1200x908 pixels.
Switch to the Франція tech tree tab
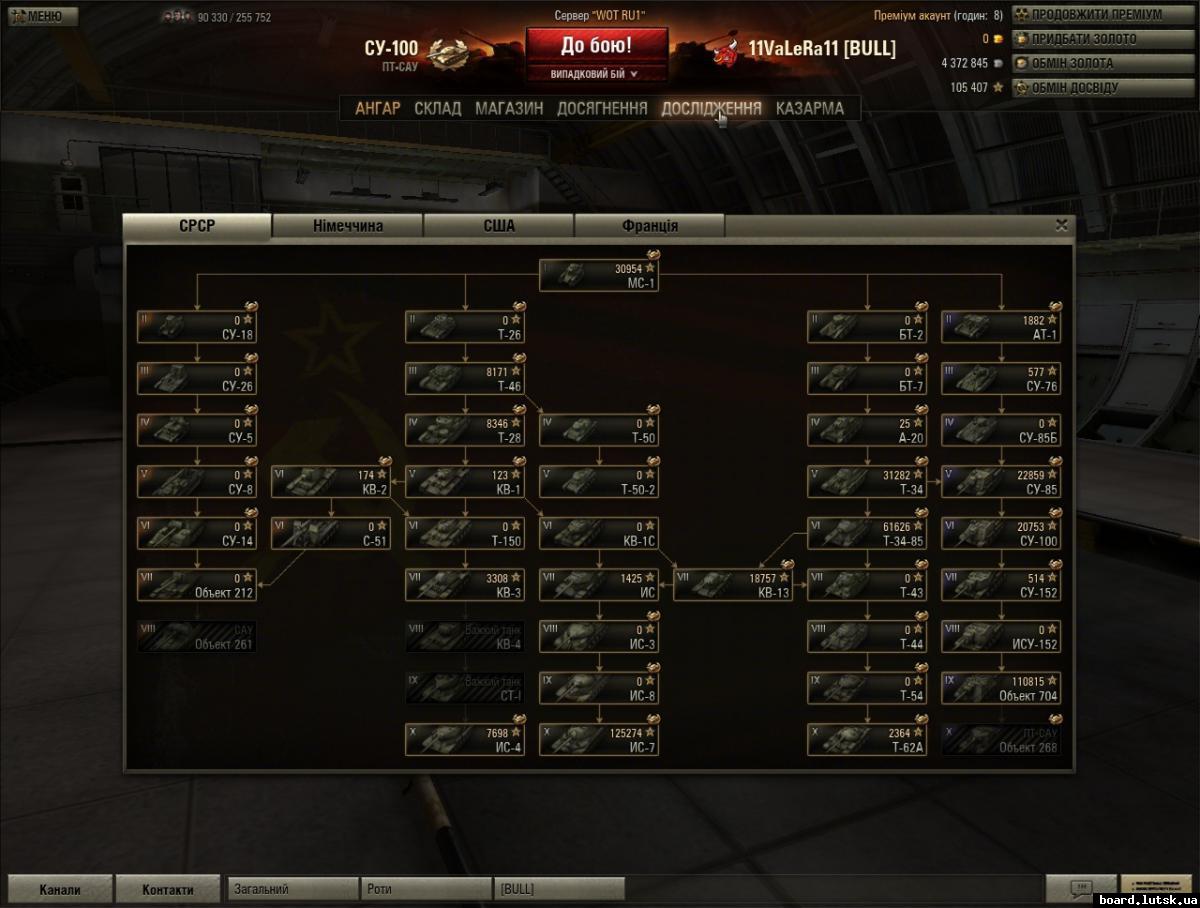(650, 226)
